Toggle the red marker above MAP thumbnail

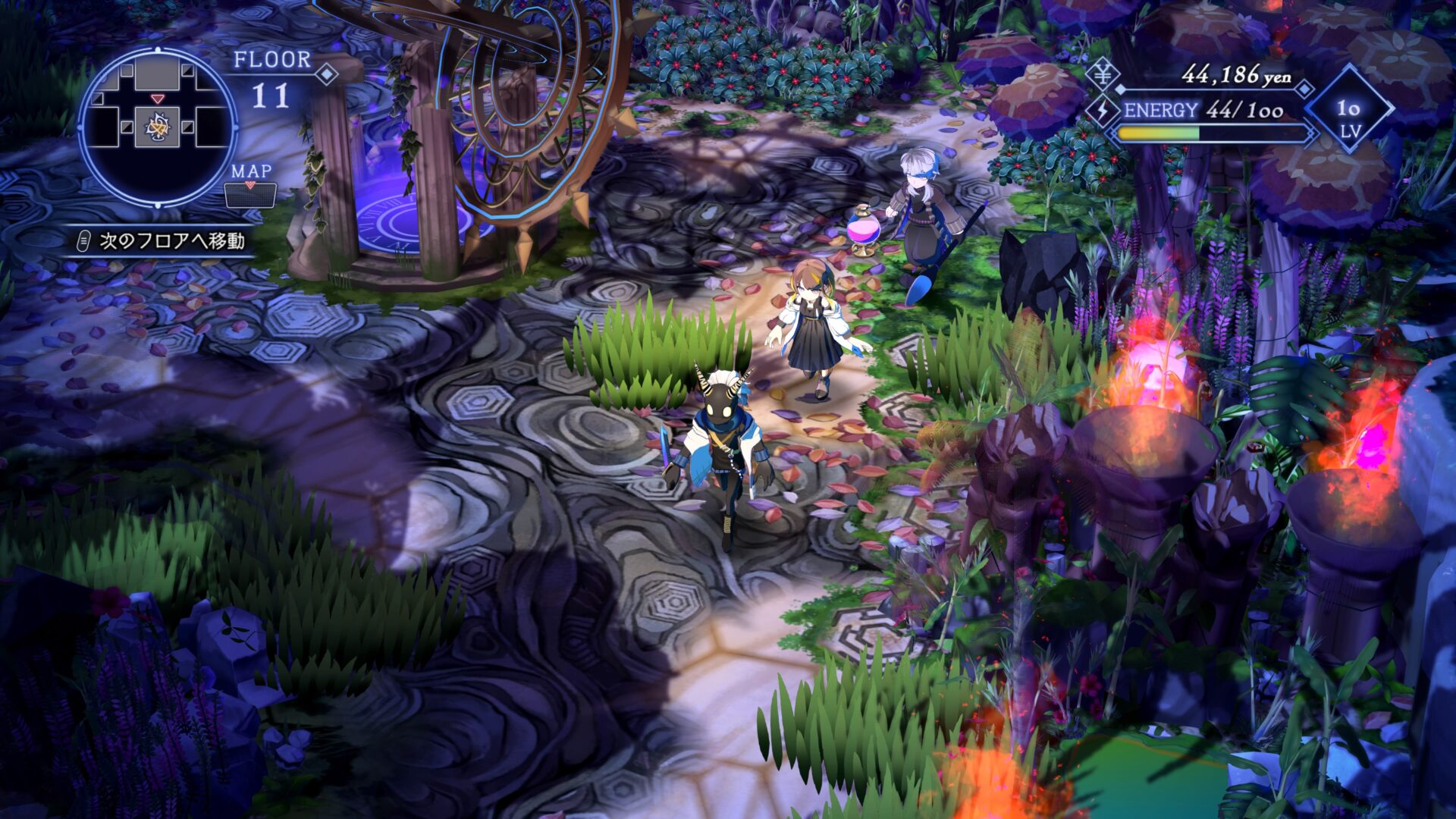(250, 184)
